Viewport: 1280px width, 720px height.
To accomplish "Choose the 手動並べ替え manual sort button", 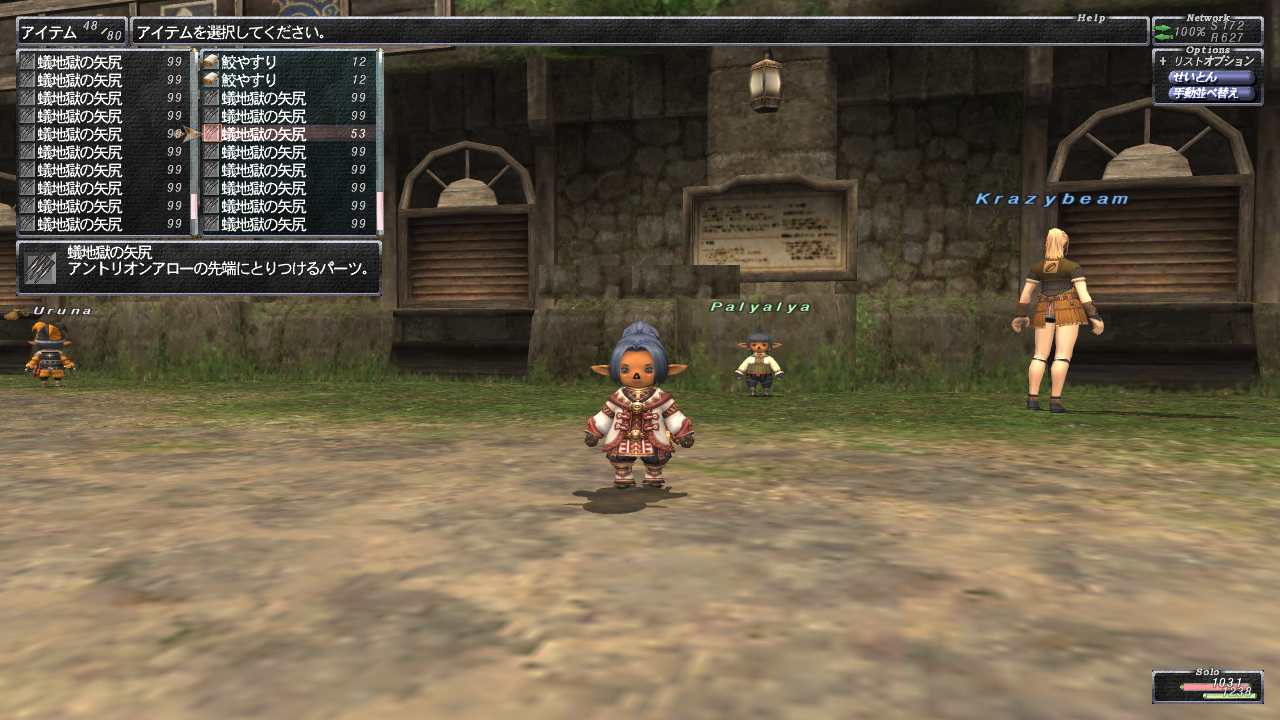I will (1210, 93).
